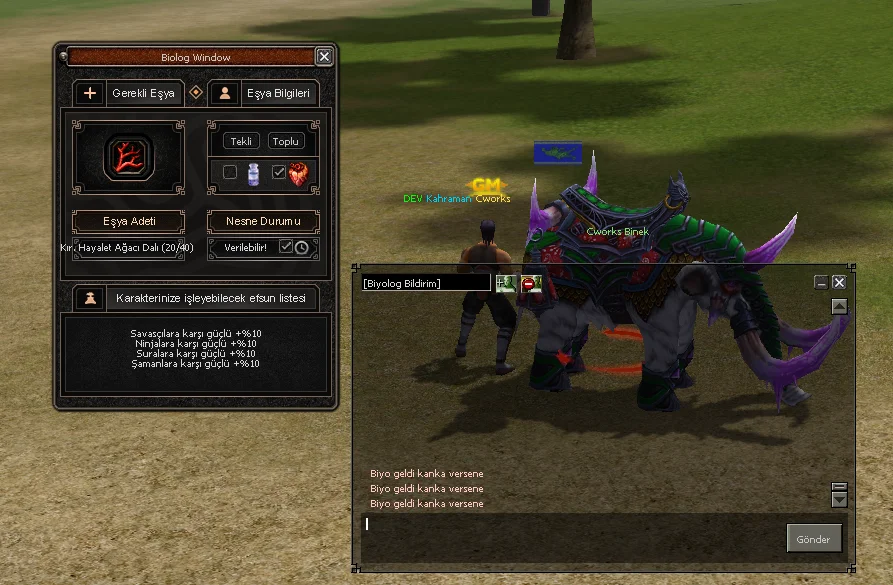This screenshot has width=893, height=585.
Task: Click the clock icon next to Verilebilir
Action: [301, 247]
